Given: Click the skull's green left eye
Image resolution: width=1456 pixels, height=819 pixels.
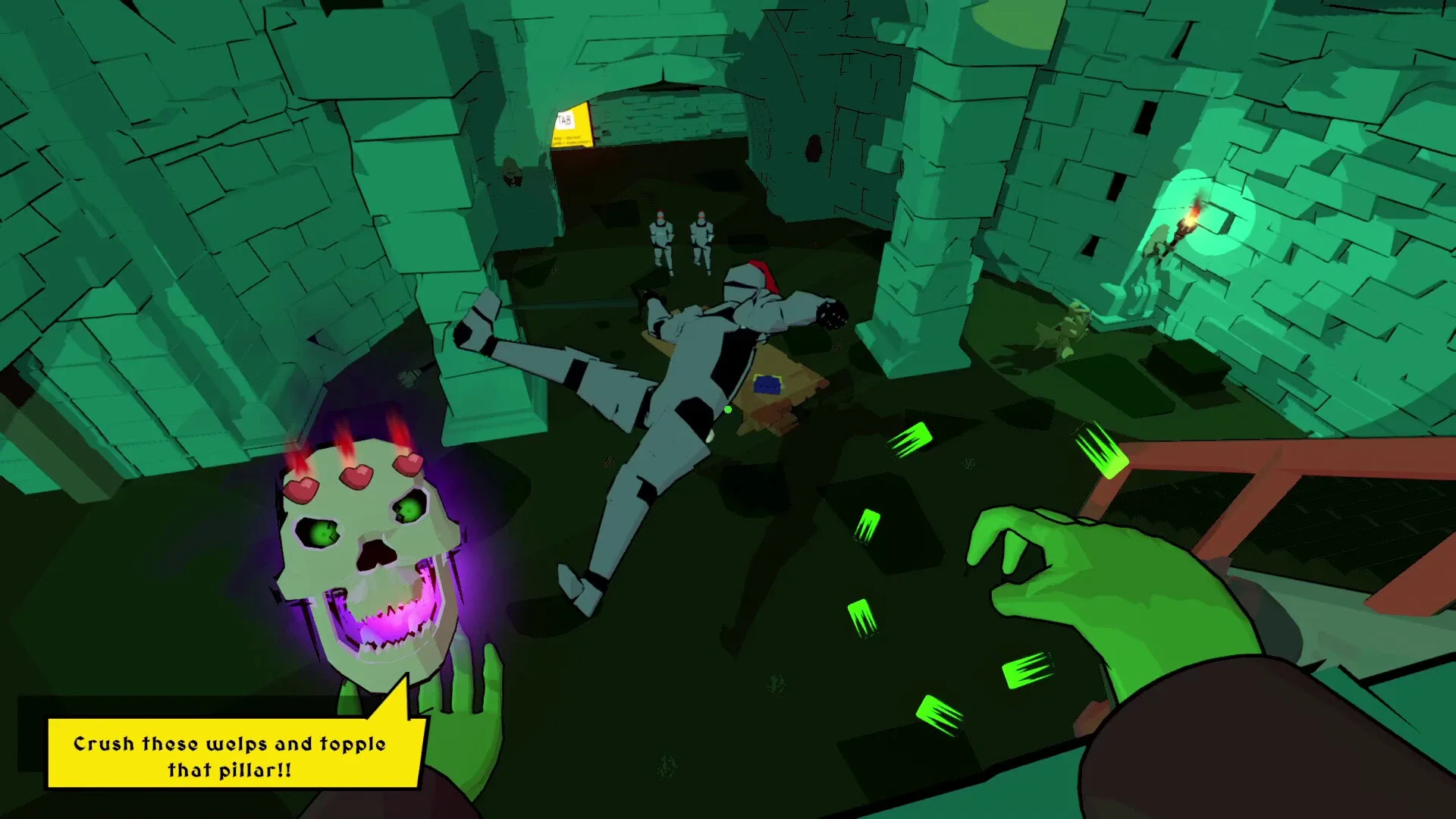Looking at the screenshot, I should pyautogui.click(x=320, y=534).
